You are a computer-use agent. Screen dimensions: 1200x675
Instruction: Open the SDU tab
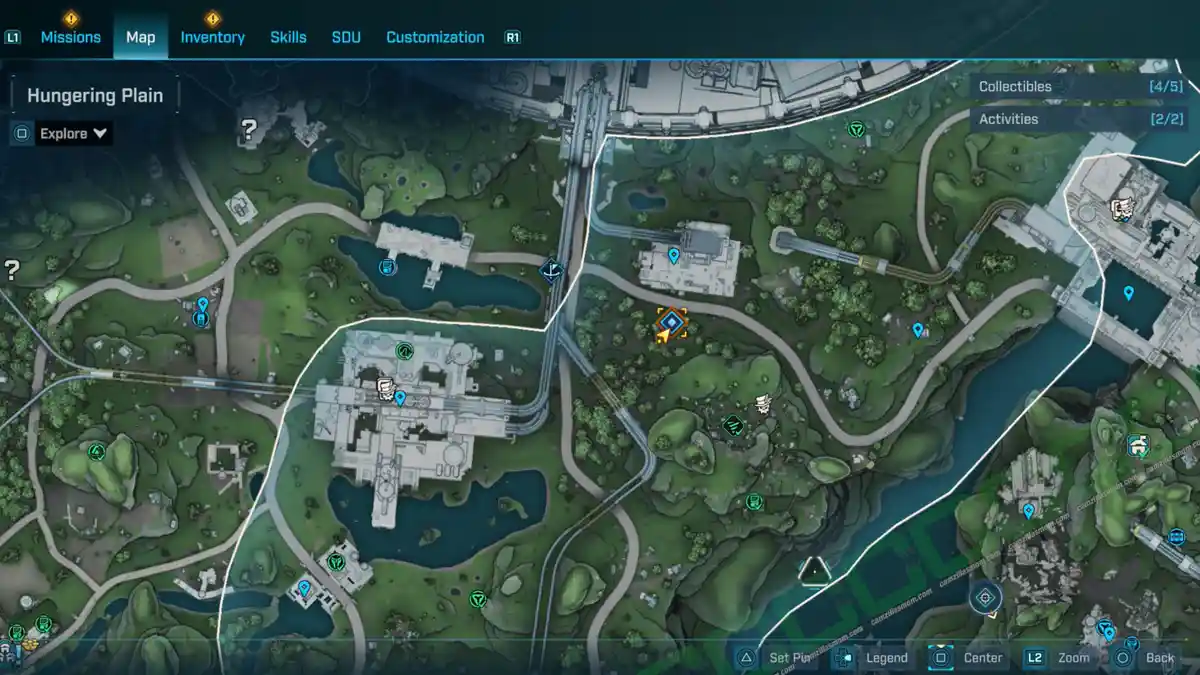click(346, 37)
